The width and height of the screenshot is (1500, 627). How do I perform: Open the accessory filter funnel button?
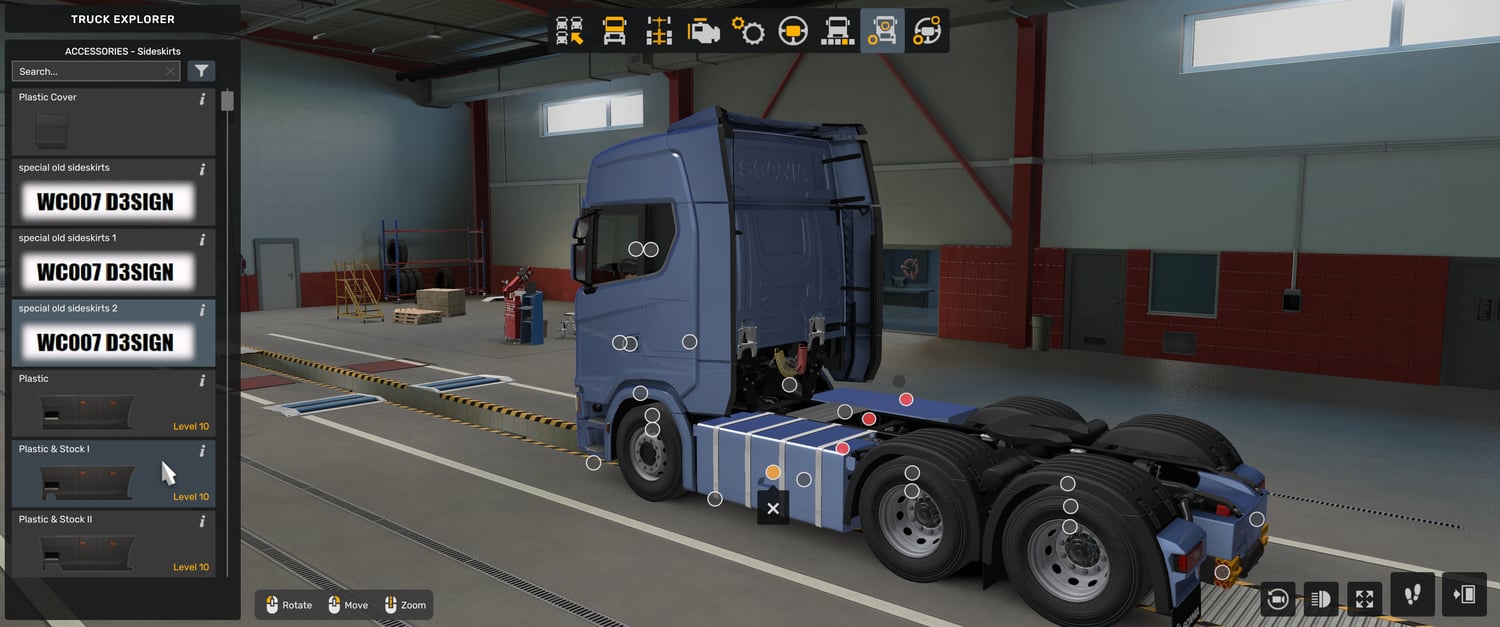(x=202, y=71)
